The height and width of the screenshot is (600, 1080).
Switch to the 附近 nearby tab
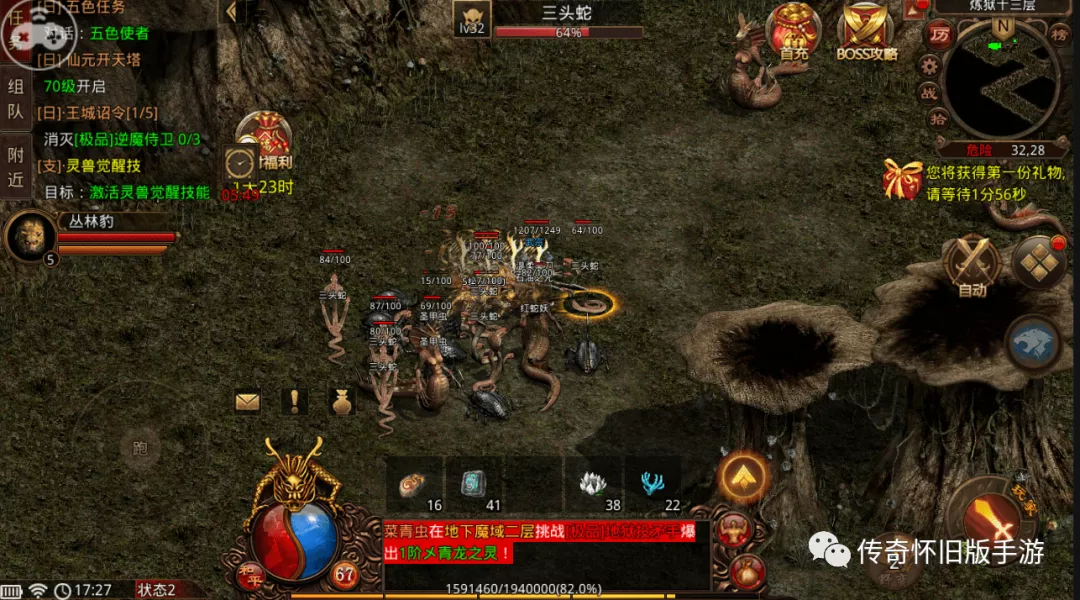(16, 167)
